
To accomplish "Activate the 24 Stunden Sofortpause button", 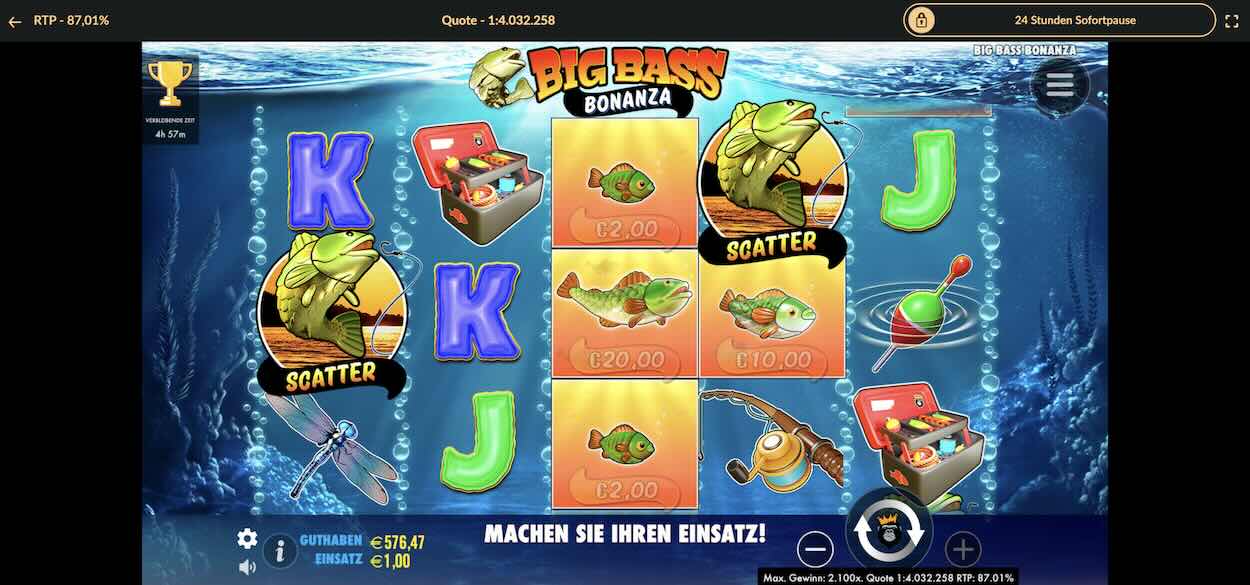I will pyautogui.click(x=1060, y=20).
